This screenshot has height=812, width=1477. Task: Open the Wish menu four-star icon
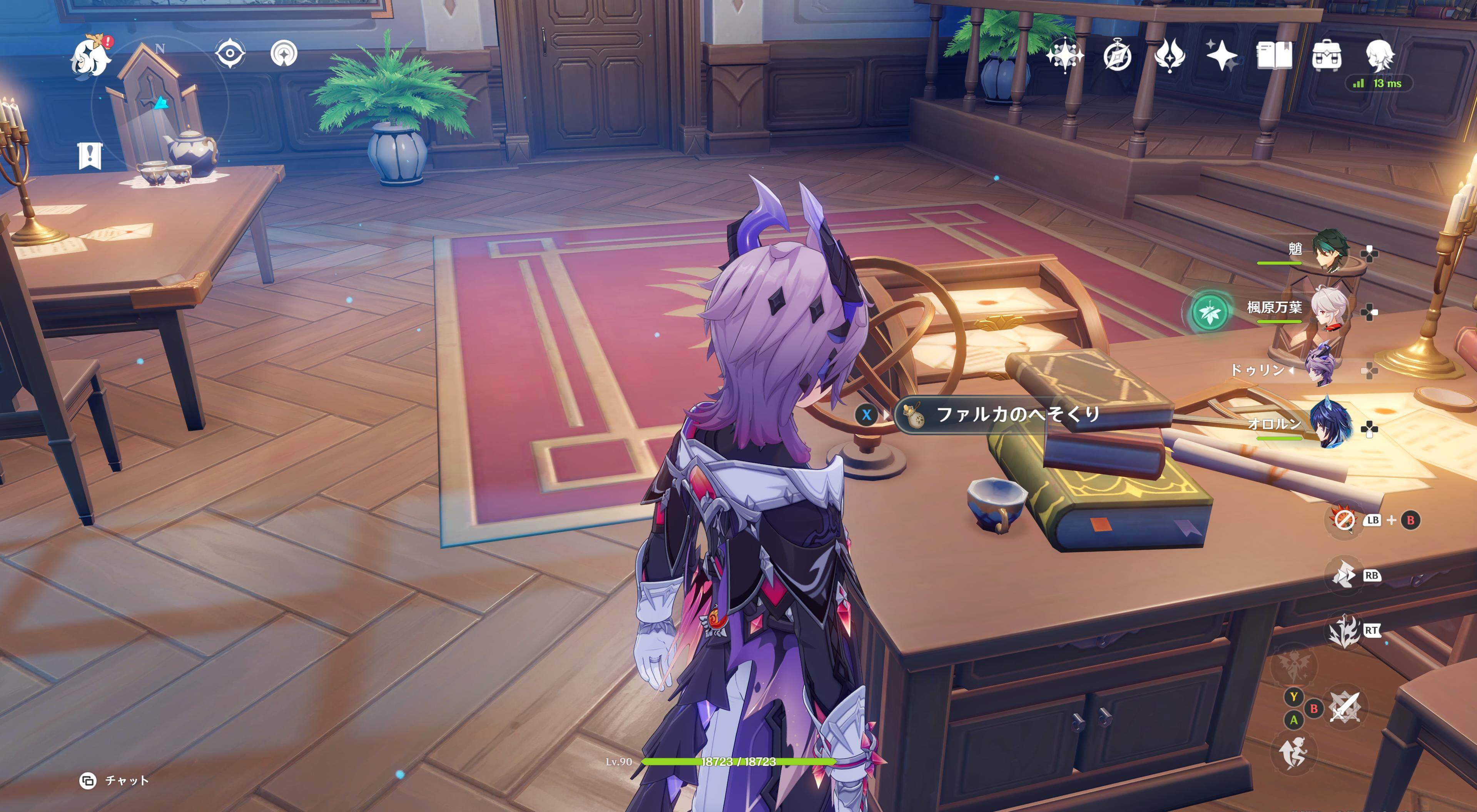(x=1064, y=56)
